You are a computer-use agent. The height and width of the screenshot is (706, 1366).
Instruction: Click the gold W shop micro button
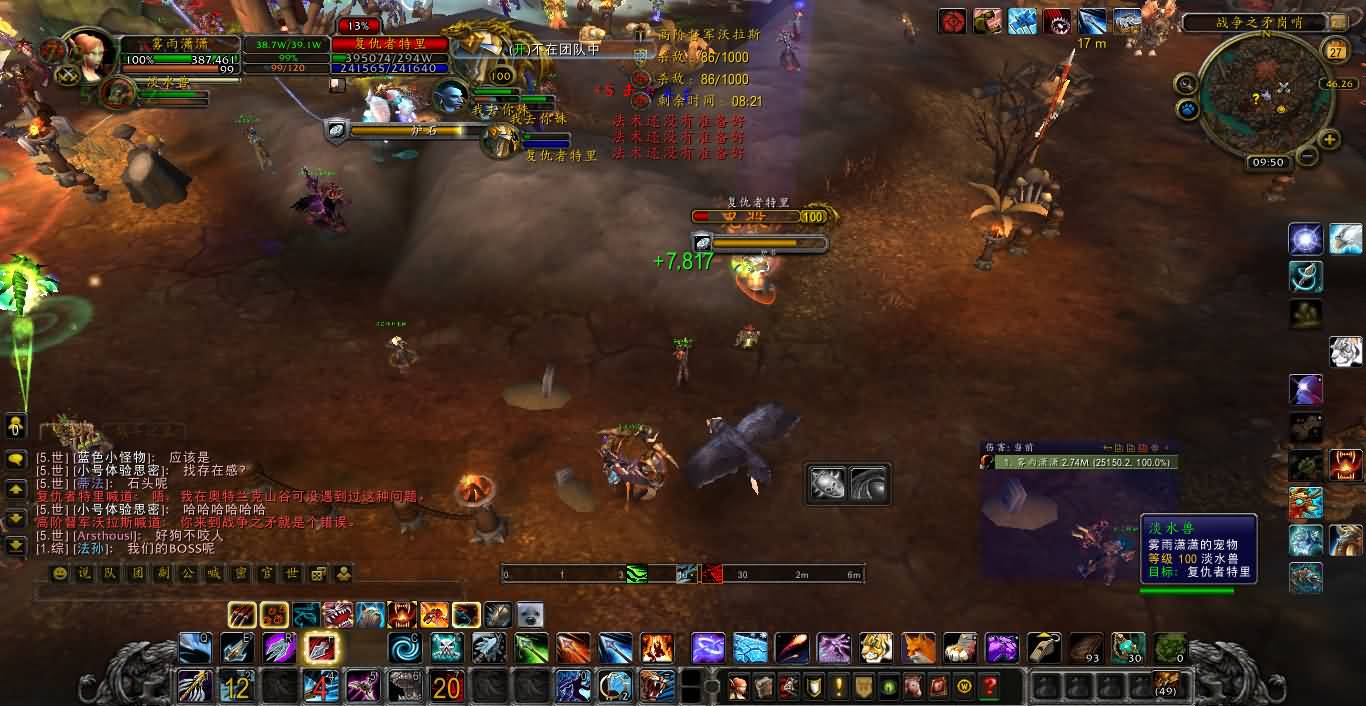(964, 687)
